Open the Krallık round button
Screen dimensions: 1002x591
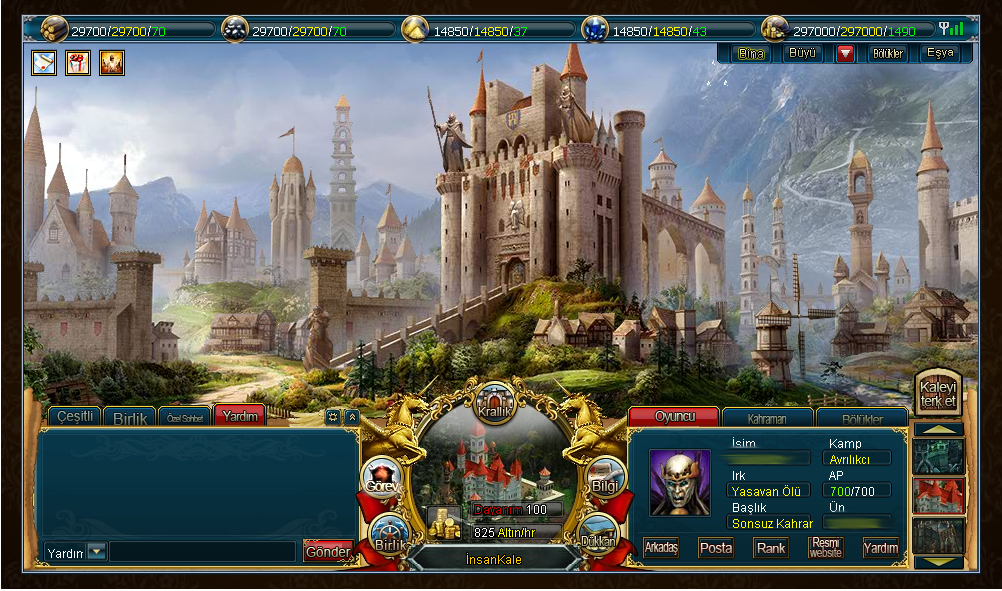494,401
